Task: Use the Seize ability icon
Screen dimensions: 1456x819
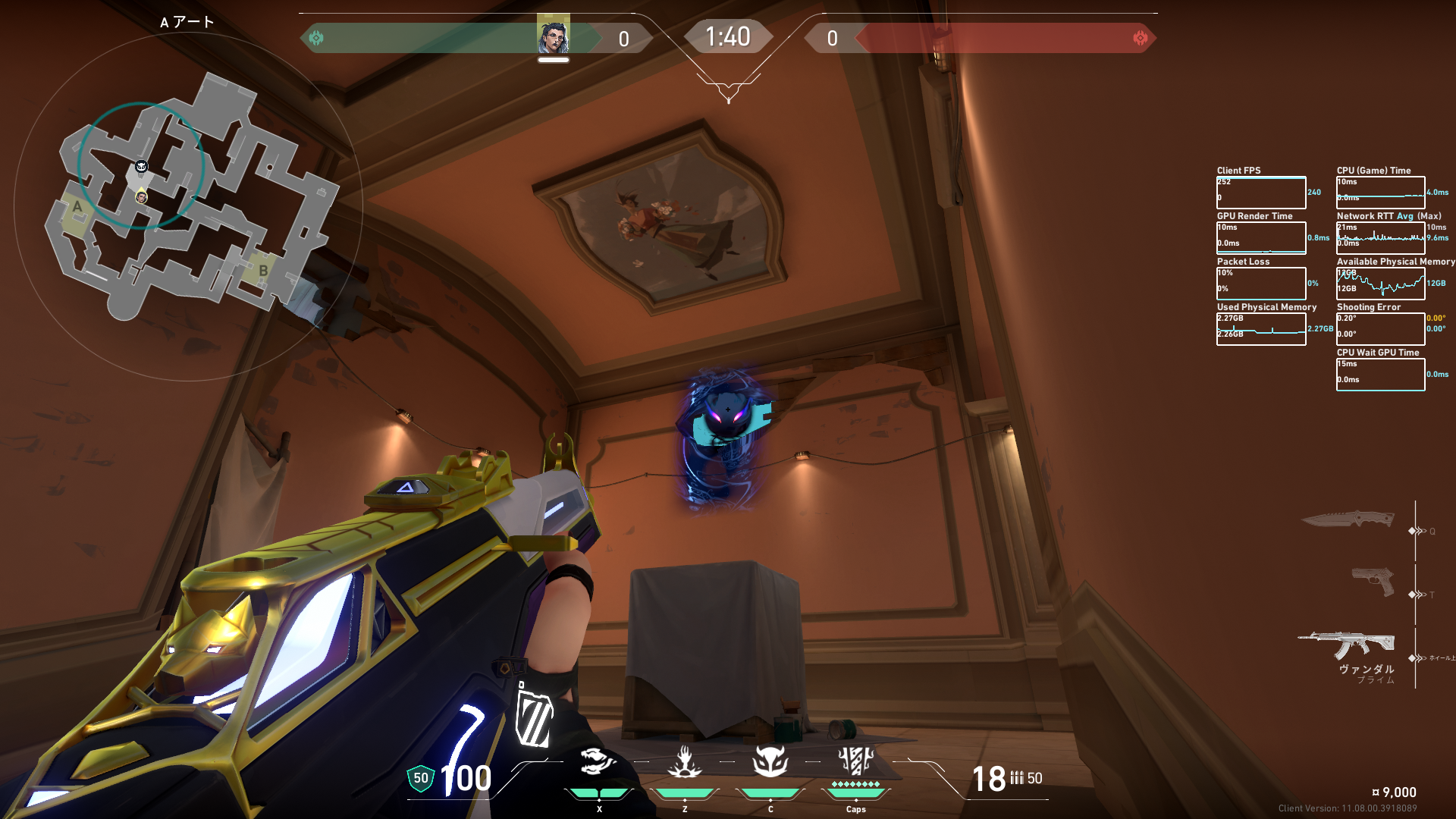Action: click(x=684, y=761)
